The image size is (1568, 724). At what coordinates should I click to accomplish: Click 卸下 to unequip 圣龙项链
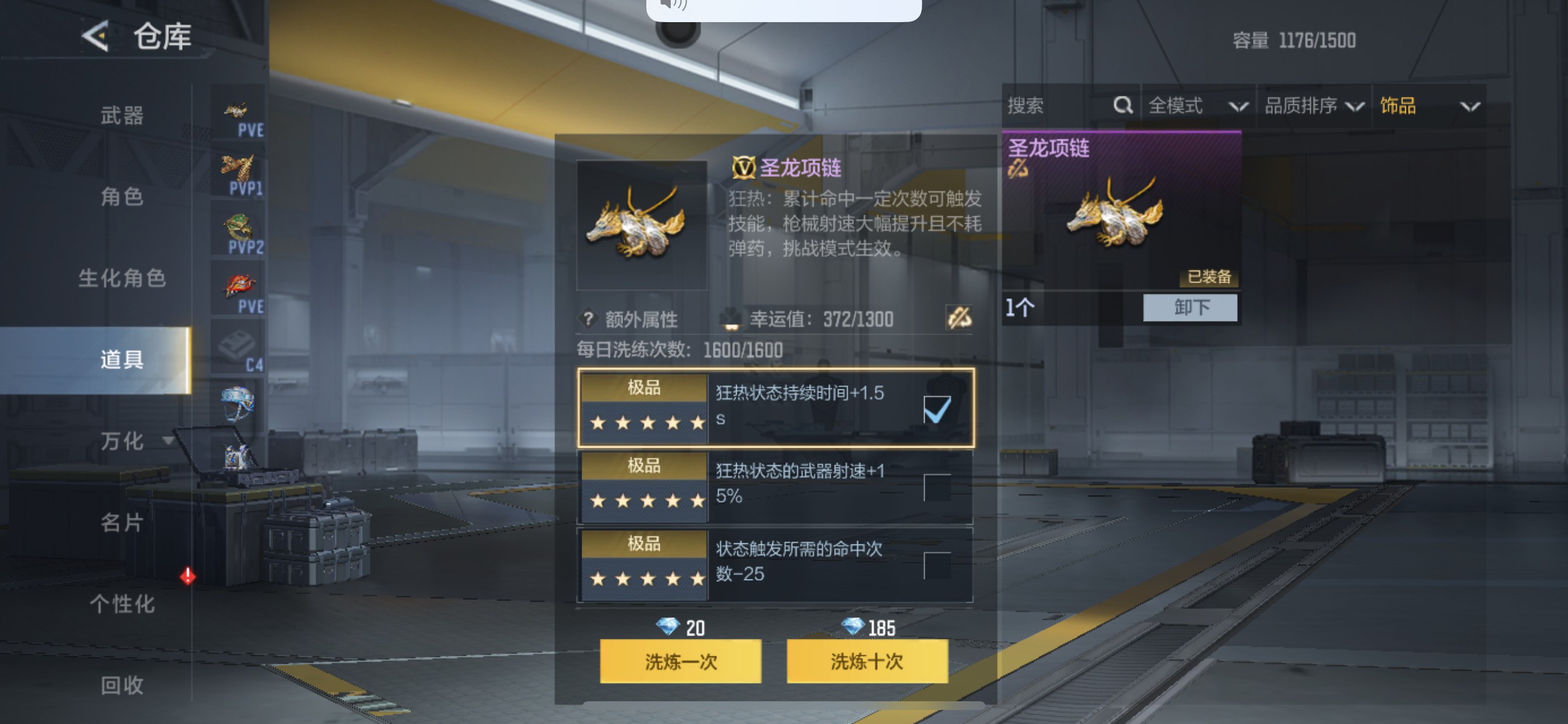(x=1189, y=308)
